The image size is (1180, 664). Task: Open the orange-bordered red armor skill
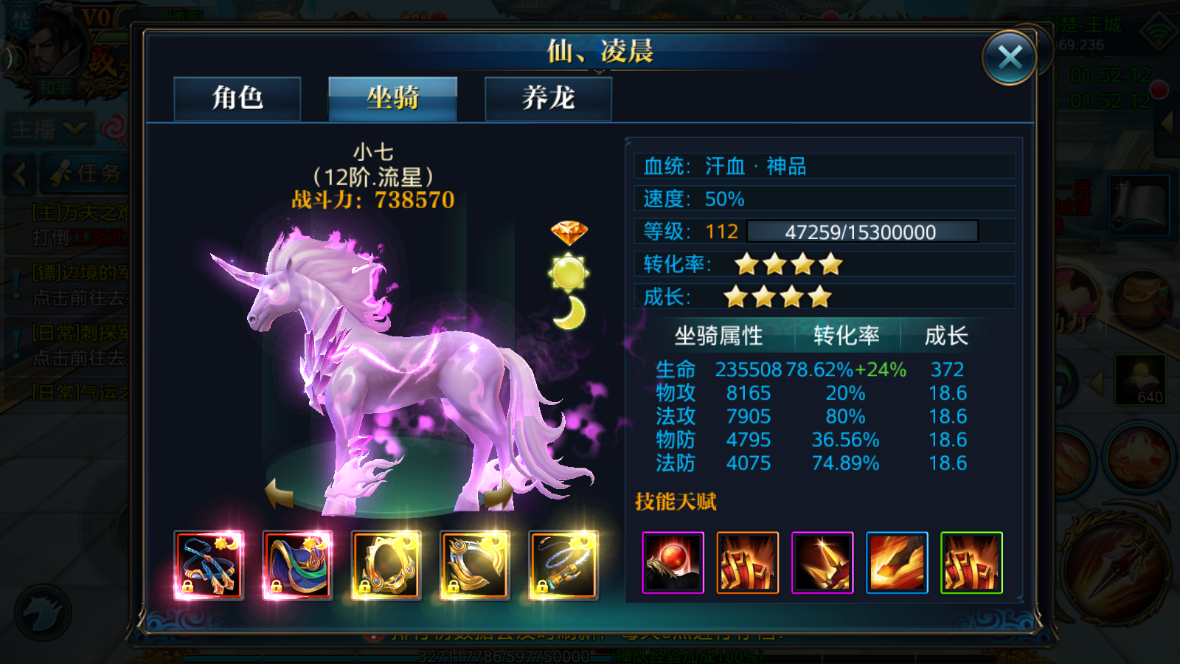click(x=747, y=563)
